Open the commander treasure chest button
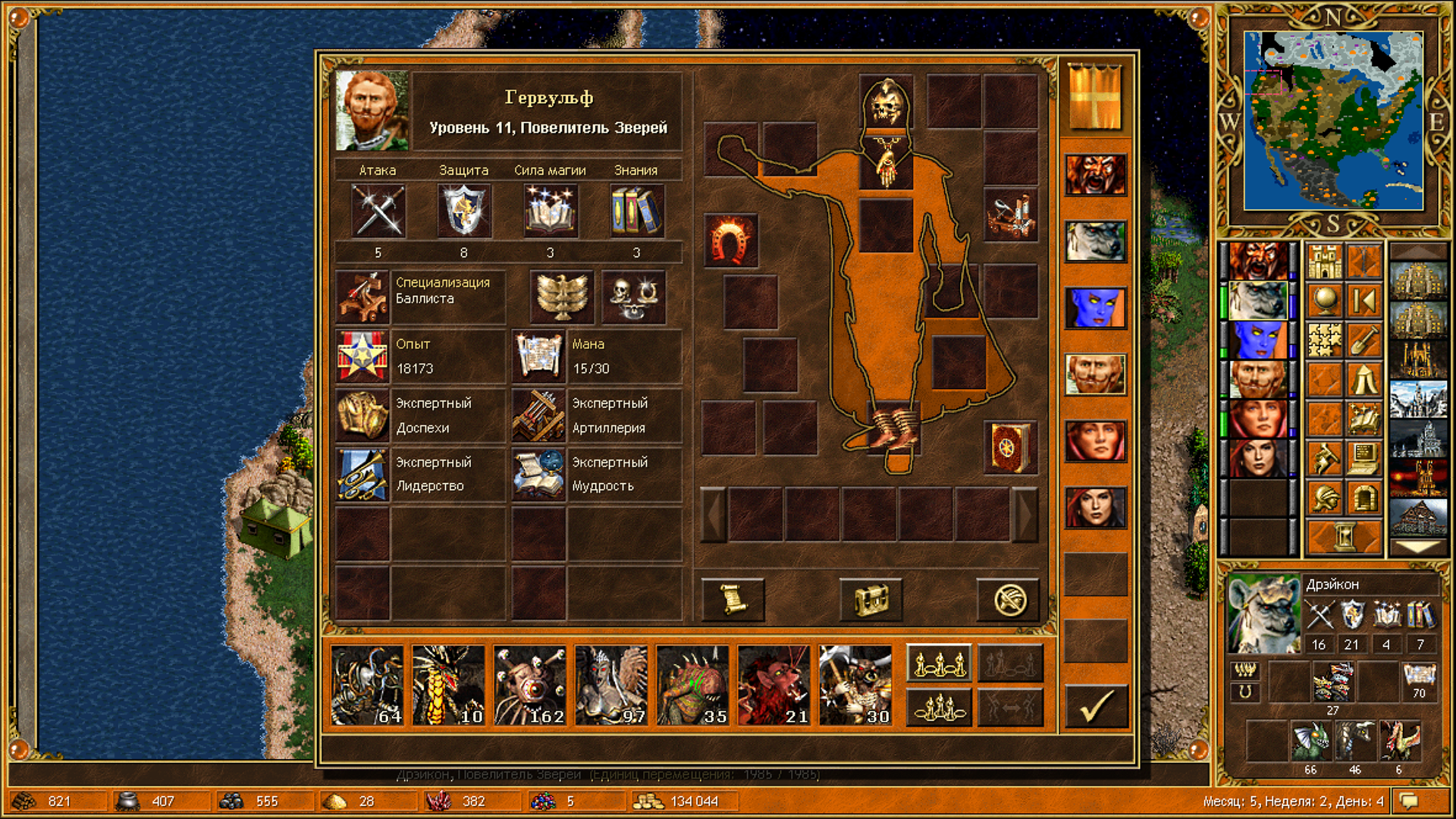The height and width of the screenshot is (819, 1456). tap(871, 600)
